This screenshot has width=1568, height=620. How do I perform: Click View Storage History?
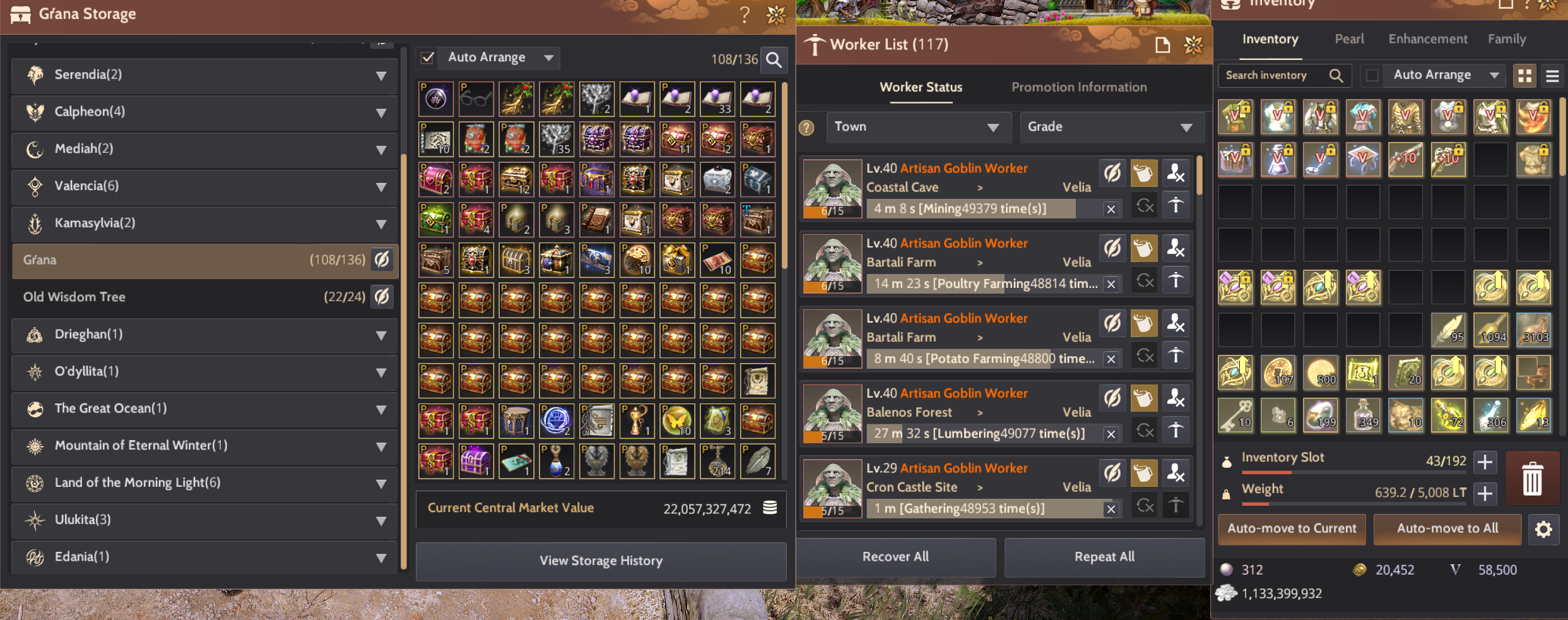[x=599, y=561]
